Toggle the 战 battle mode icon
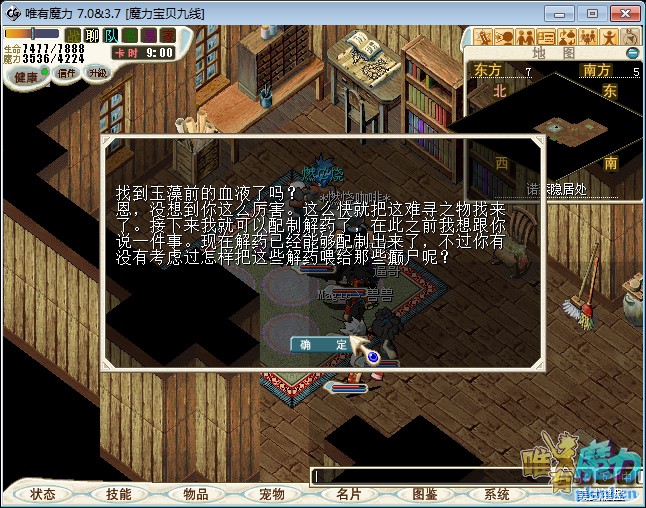646x508 pixels. tap(72, 35)
